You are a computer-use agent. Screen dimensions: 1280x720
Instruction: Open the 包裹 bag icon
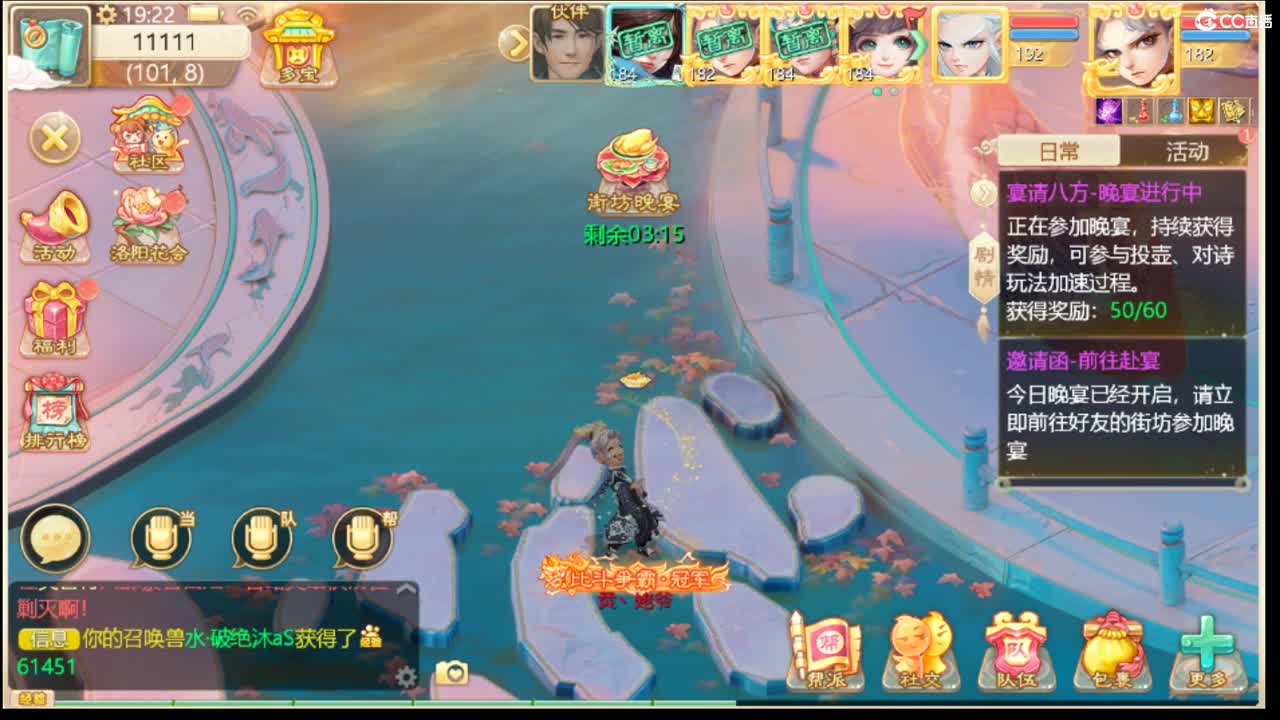tap(1111, 652)
